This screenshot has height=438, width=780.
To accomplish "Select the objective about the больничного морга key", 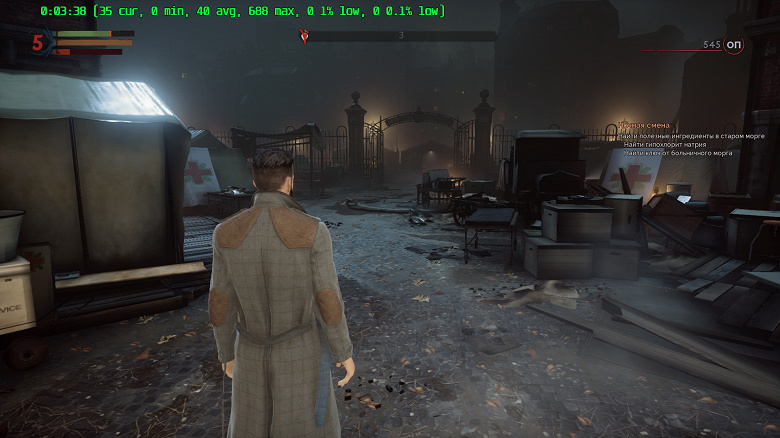I will click(677, 153).
